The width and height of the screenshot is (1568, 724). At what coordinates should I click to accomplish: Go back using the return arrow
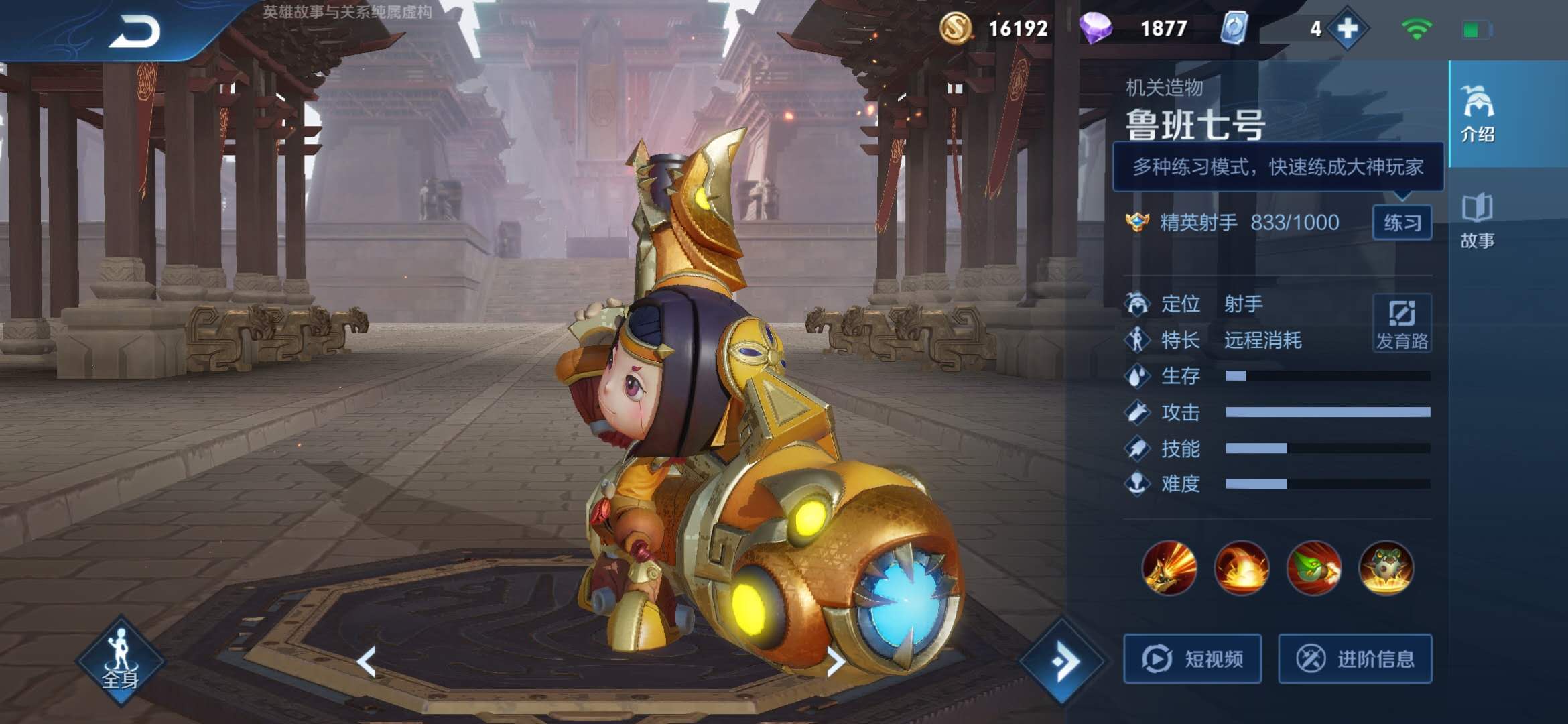click(x=135, y=32)
